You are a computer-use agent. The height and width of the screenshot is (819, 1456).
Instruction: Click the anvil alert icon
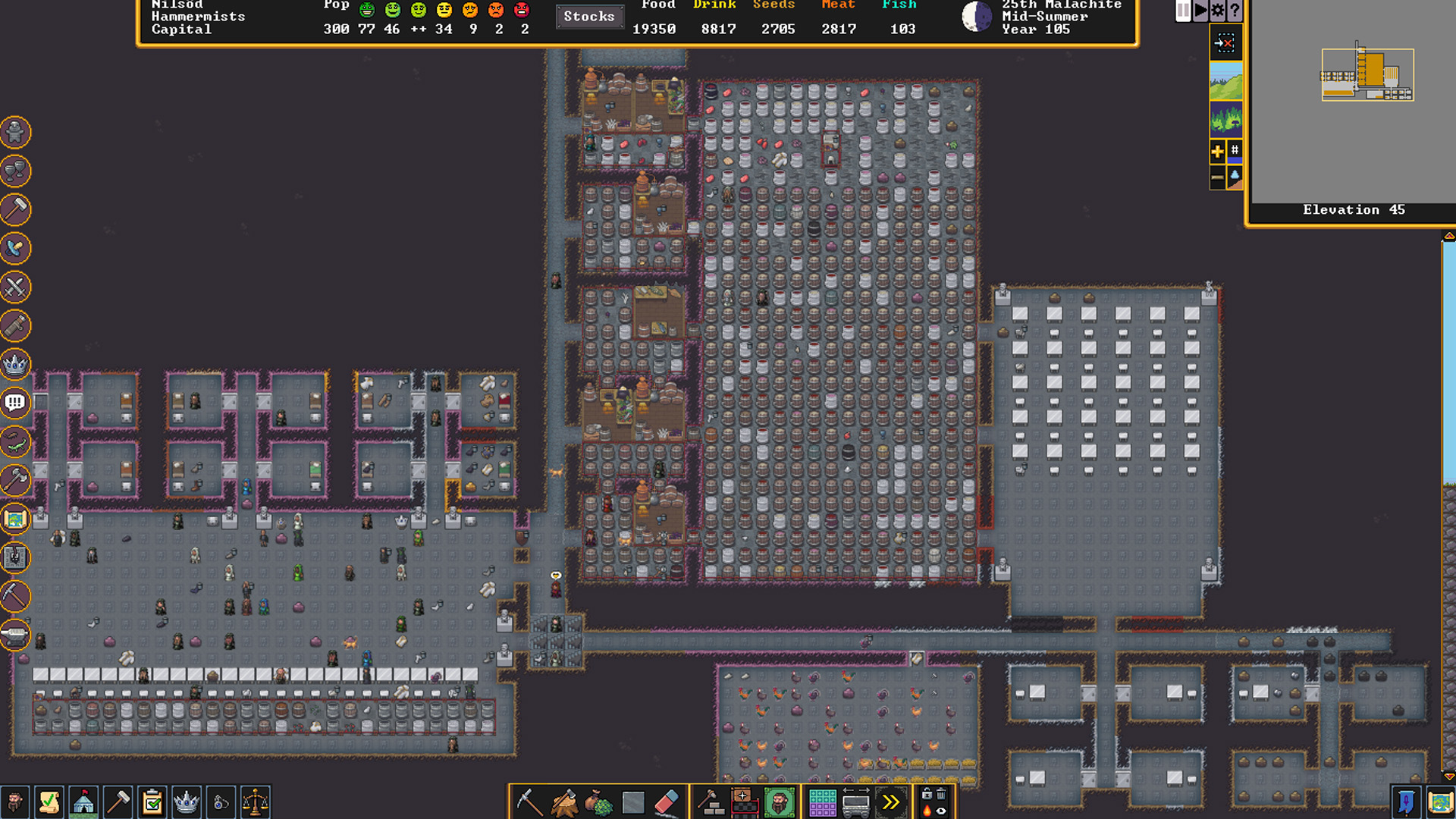click(15, 635)
